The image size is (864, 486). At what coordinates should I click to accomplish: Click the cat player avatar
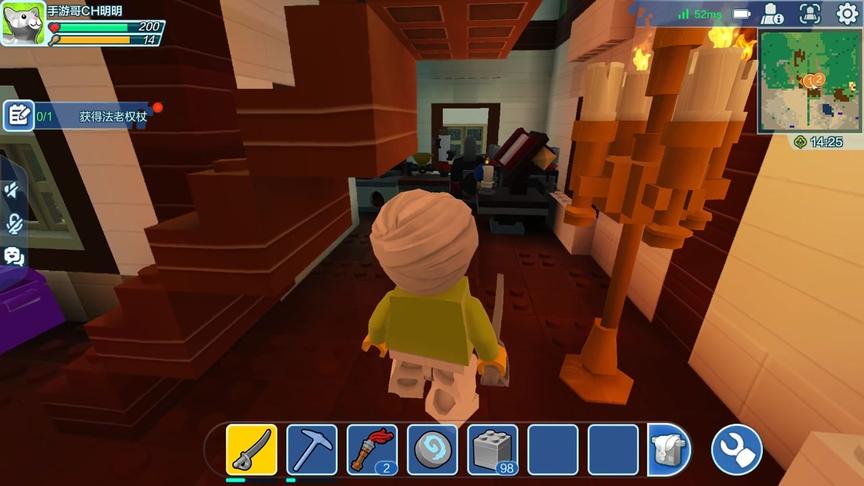[21, 24]
